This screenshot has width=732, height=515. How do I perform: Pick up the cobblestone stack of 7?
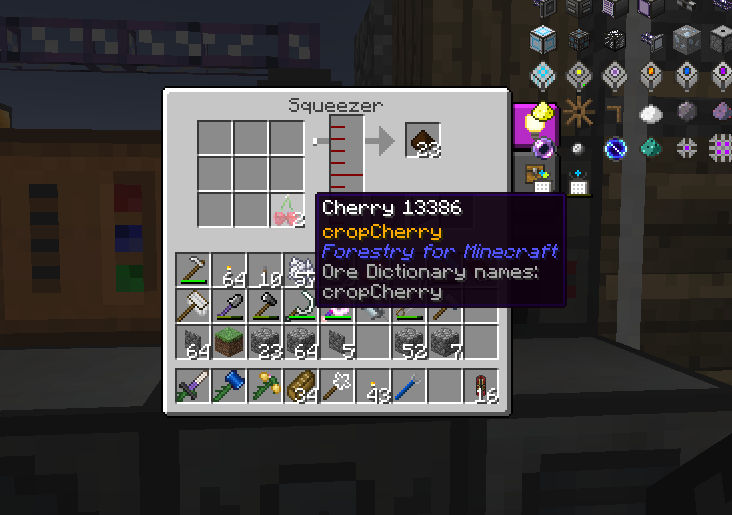(445, 342)
